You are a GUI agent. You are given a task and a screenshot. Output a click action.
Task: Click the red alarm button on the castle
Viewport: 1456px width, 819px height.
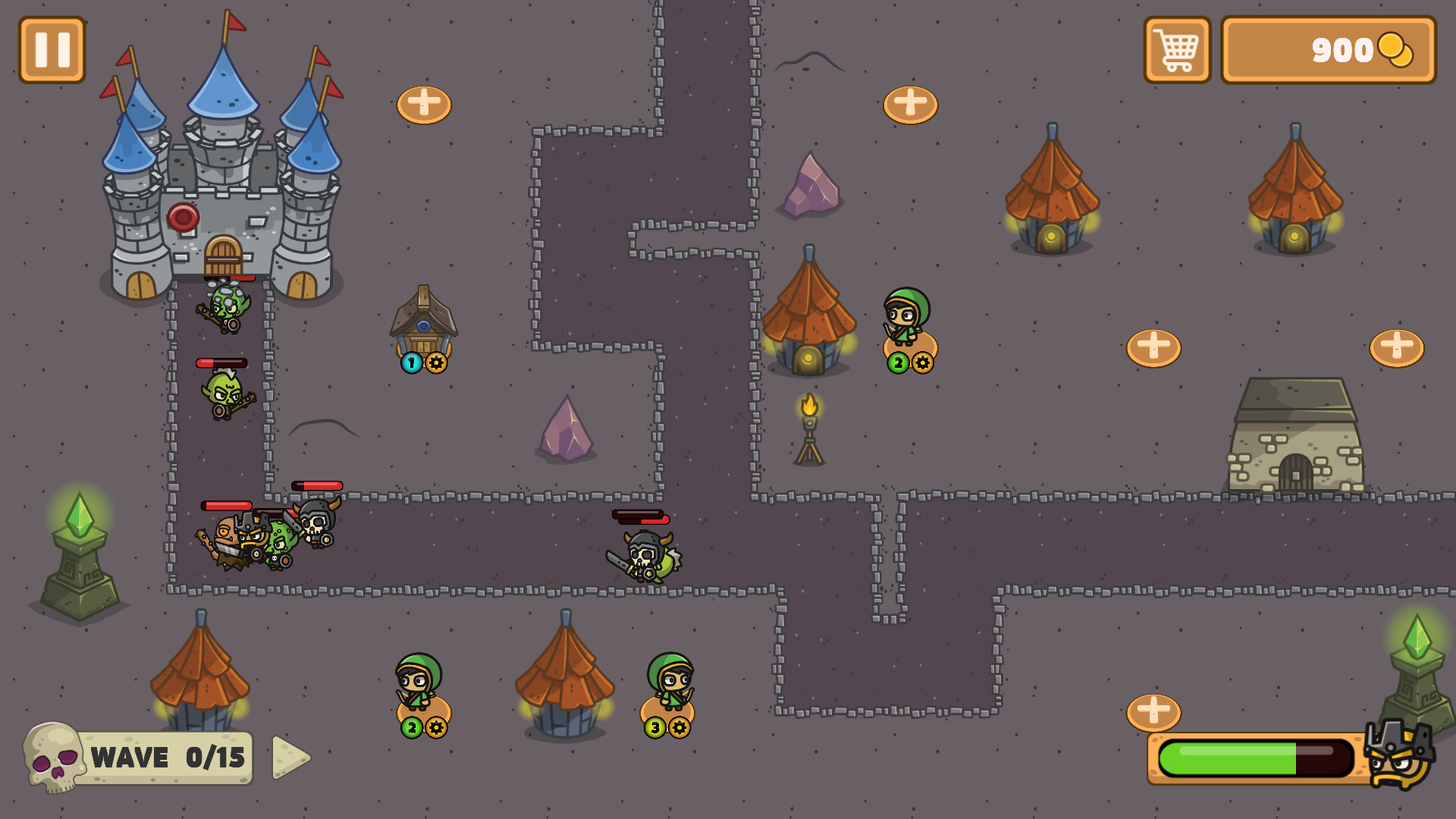[184, 218]
